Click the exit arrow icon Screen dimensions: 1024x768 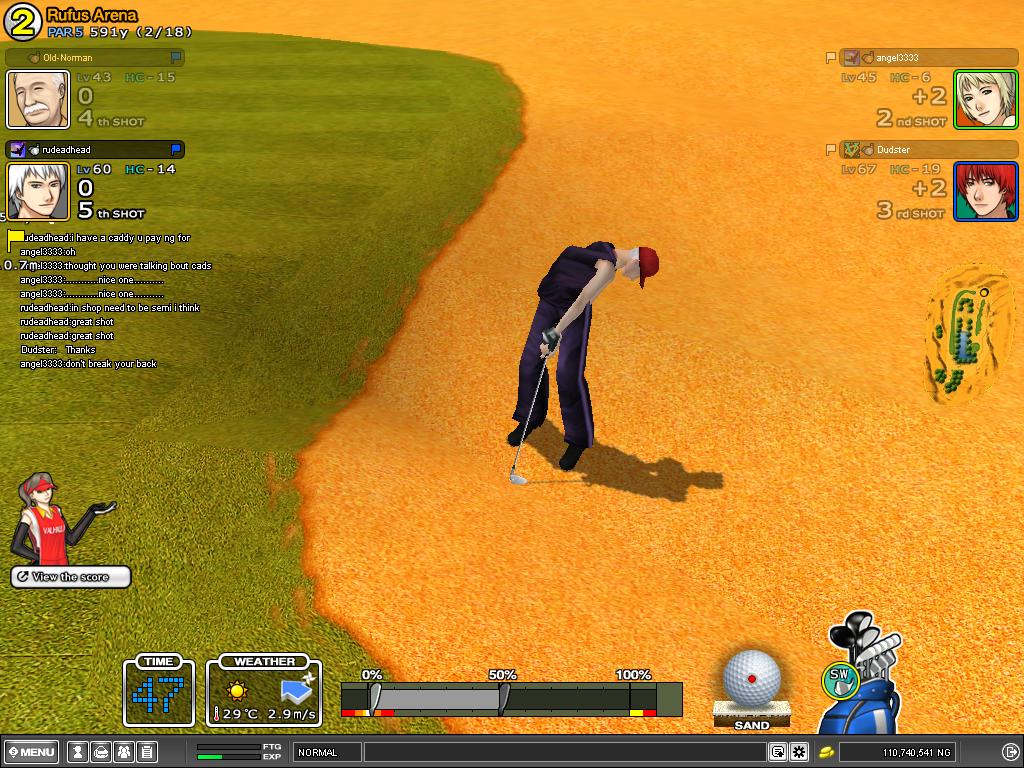[x=1010, y=752]
